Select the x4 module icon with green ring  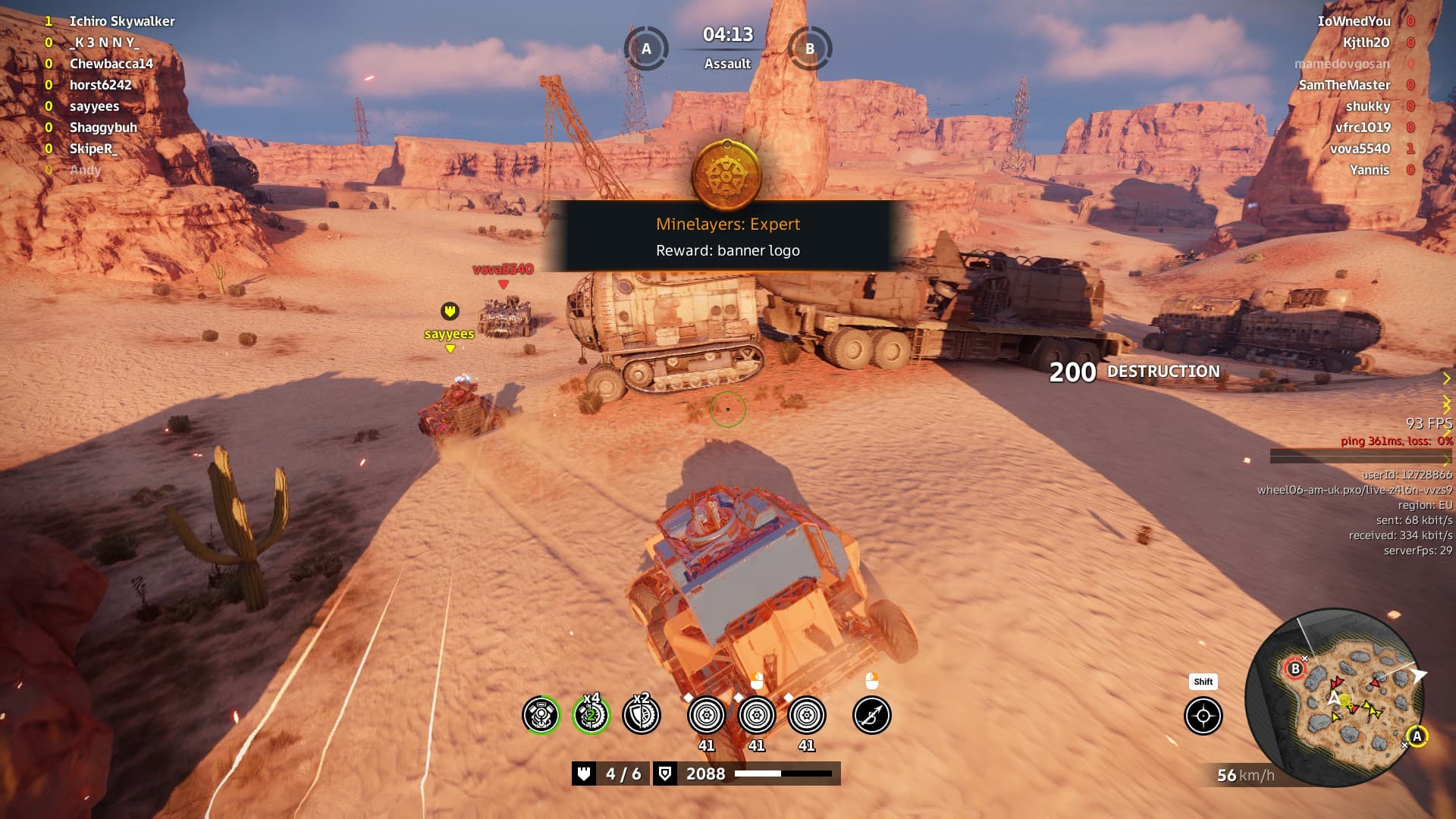(591, 715)
